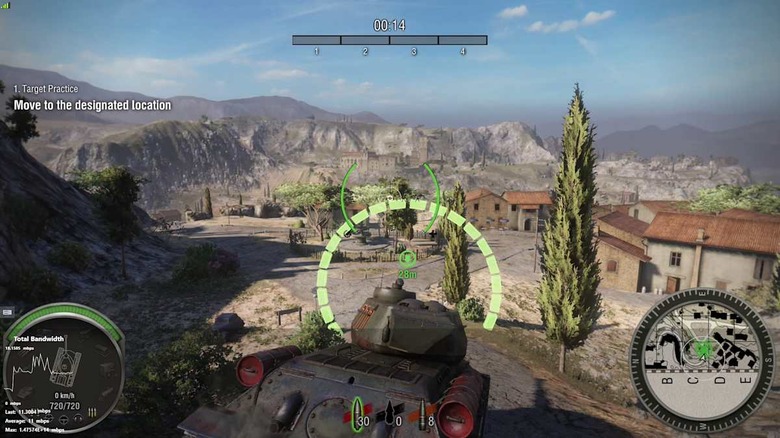This screenshot has width=780, height=438.
Task: Click the small chat icon above the damage panel
Action: [7, 313]
